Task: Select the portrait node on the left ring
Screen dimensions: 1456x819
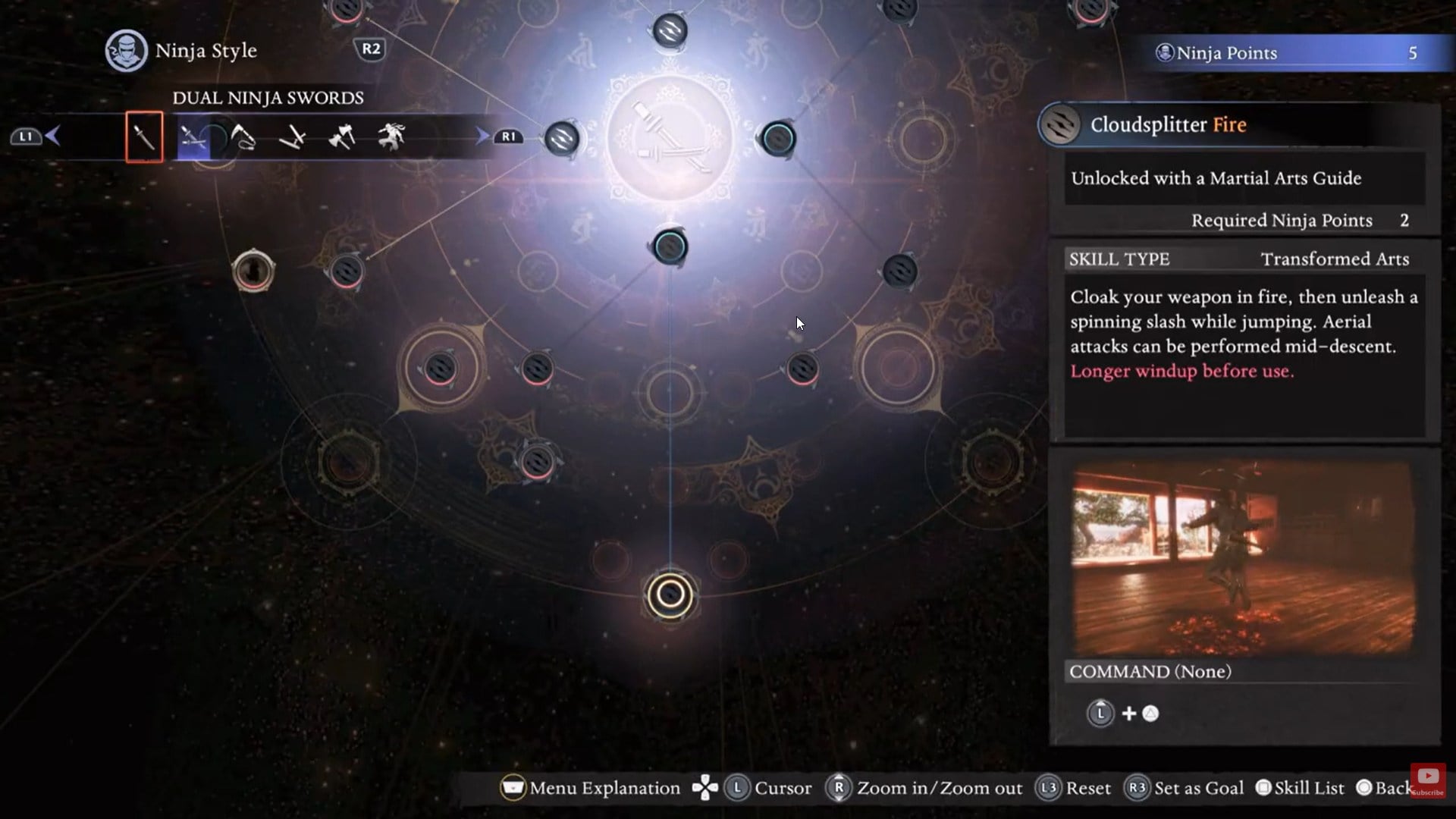Action: (x=253, y=269)
